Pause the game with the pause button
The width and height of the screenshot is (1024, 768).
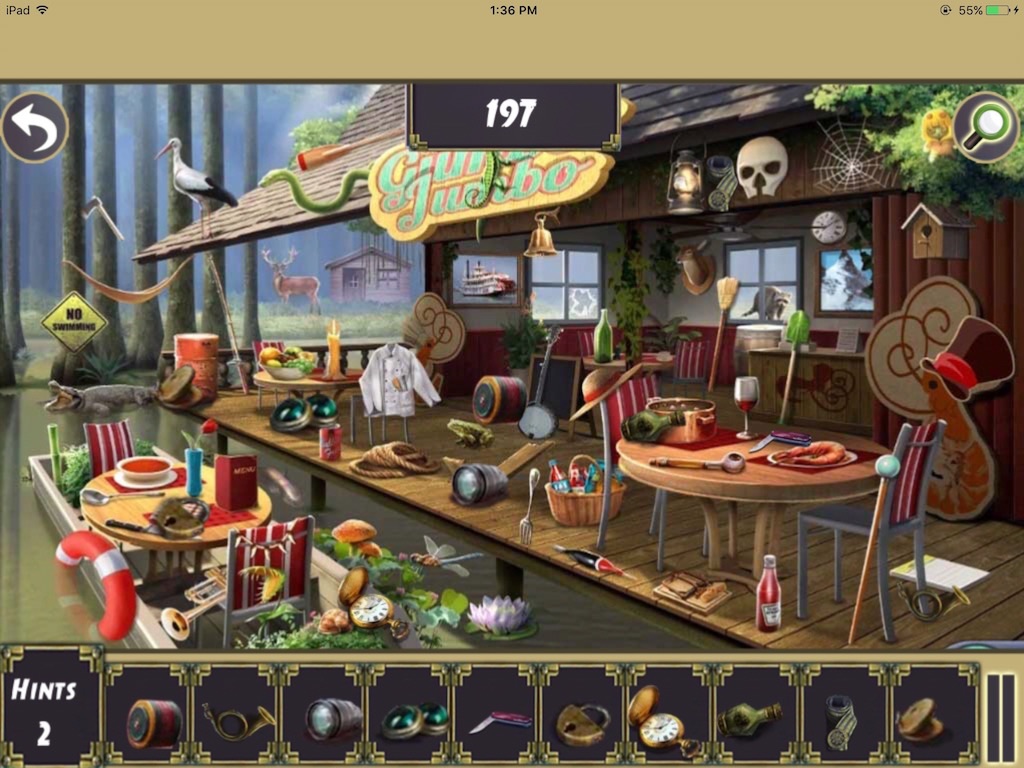(1000, 709)
